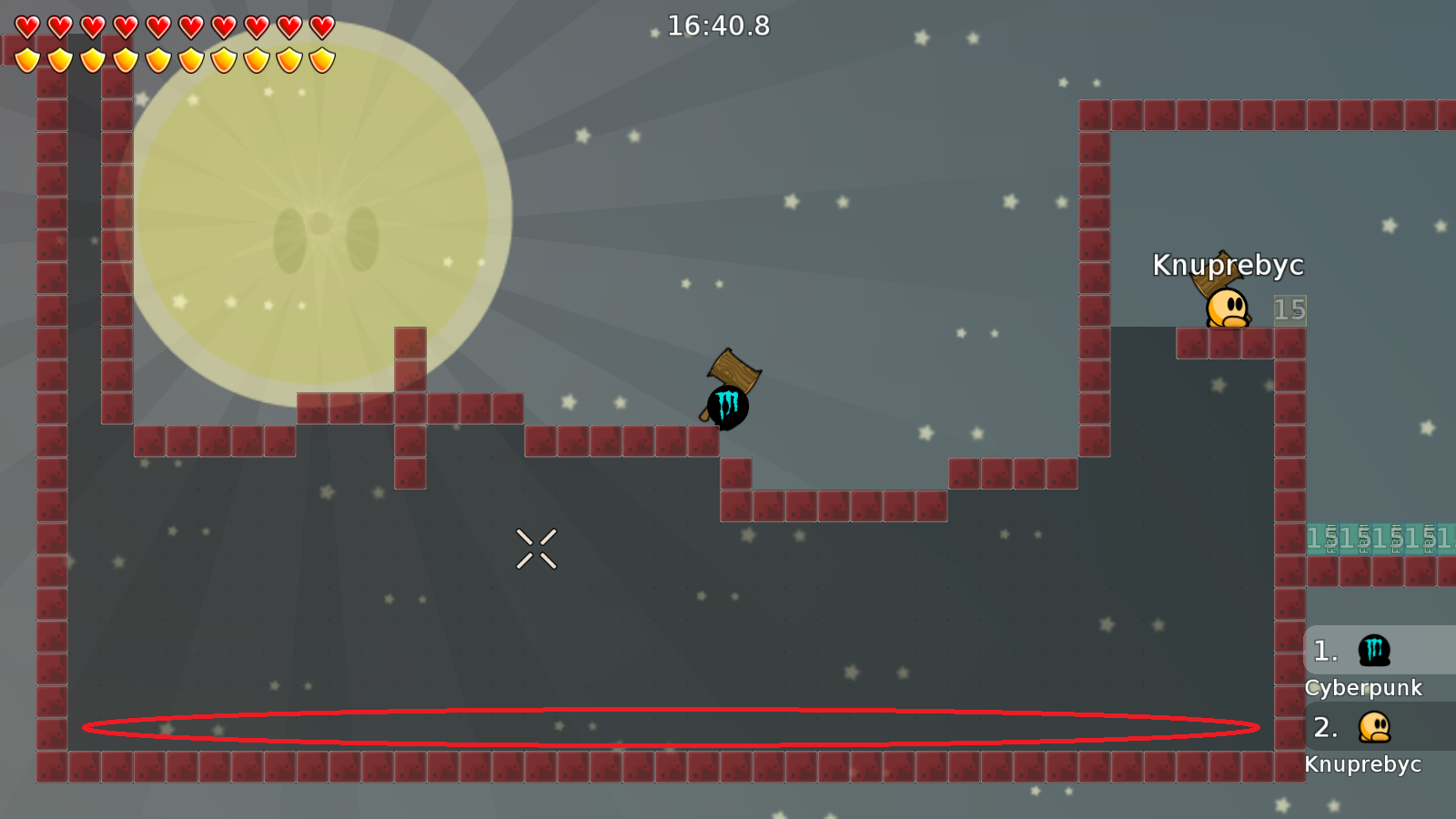
Task: Select the Knuprebyc name label above the player
Action: click(1228, 267)
